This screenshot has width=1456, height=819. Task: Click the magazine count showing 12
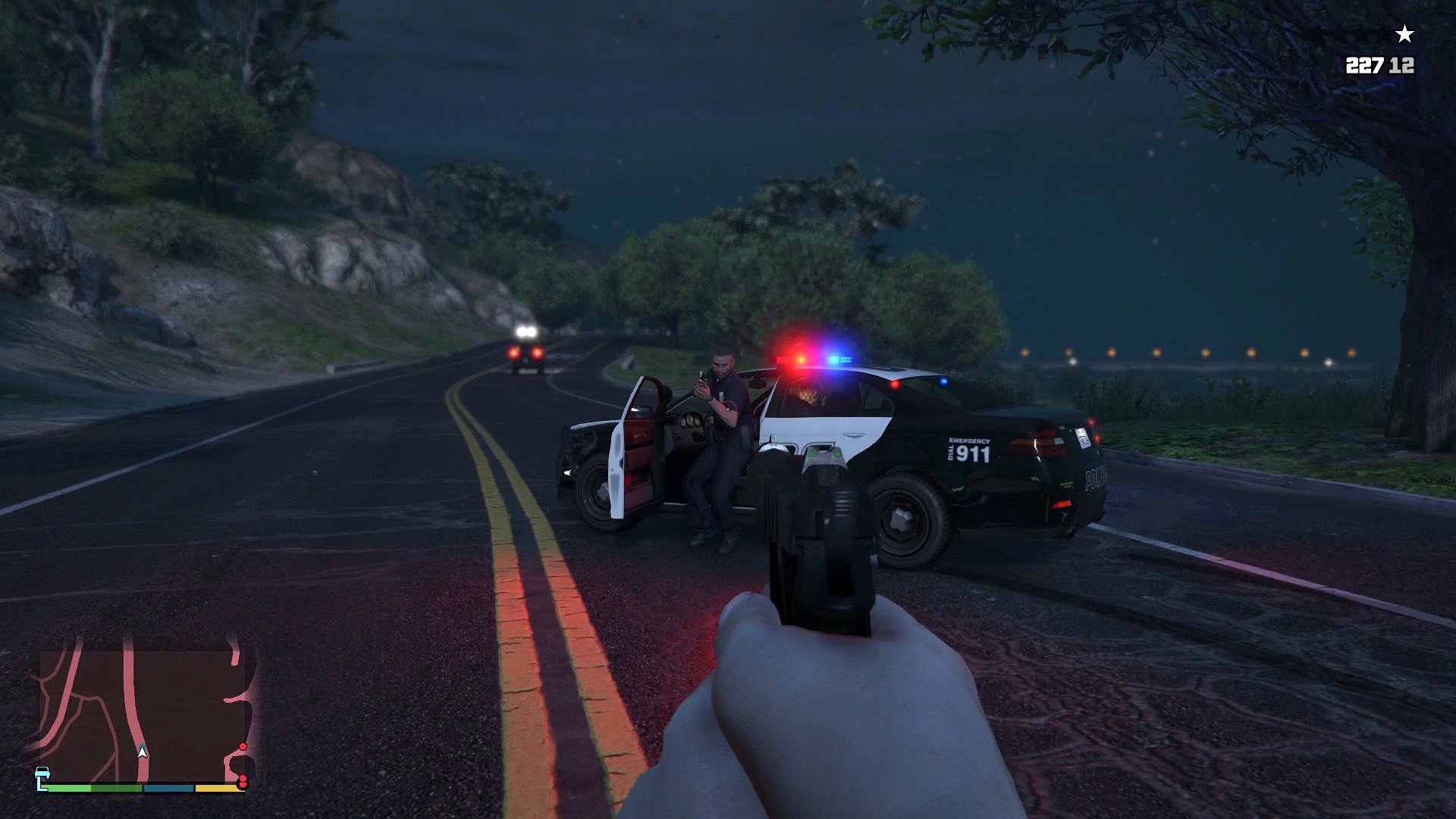pyautogui.click(x=1400, y=64)
